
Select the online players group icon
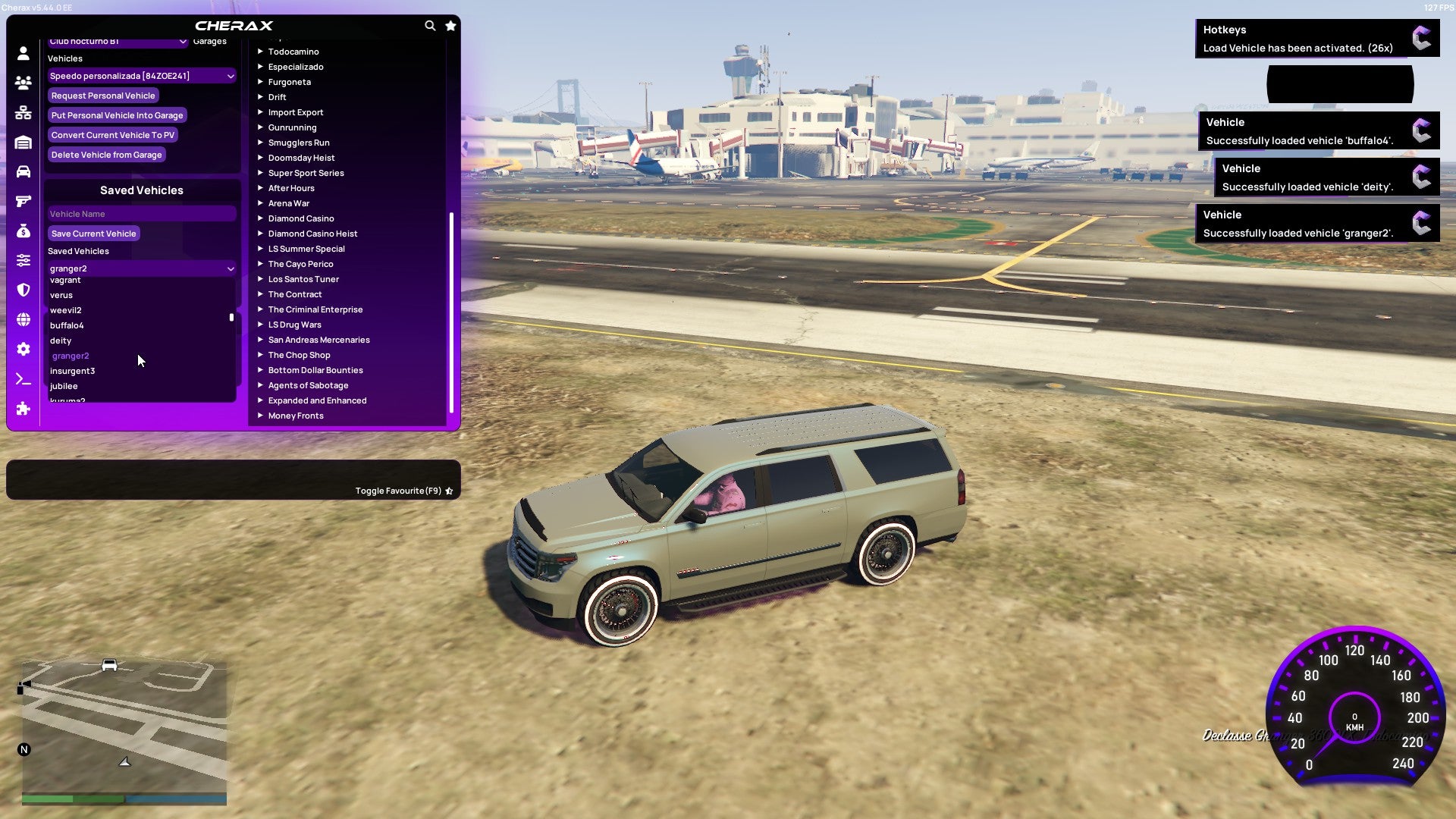[22, 81]
